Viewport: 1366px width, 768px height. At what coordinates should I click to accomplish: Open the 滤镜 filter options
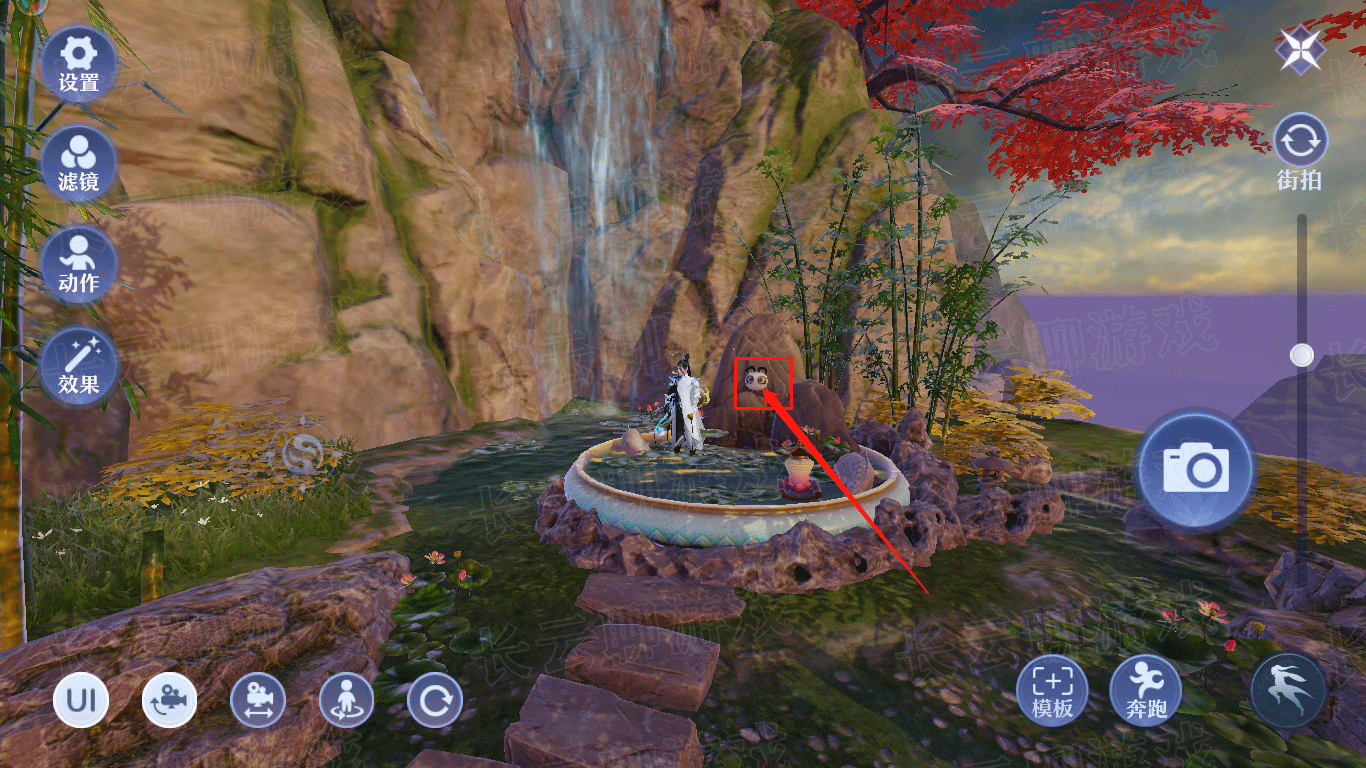[78, 163]
